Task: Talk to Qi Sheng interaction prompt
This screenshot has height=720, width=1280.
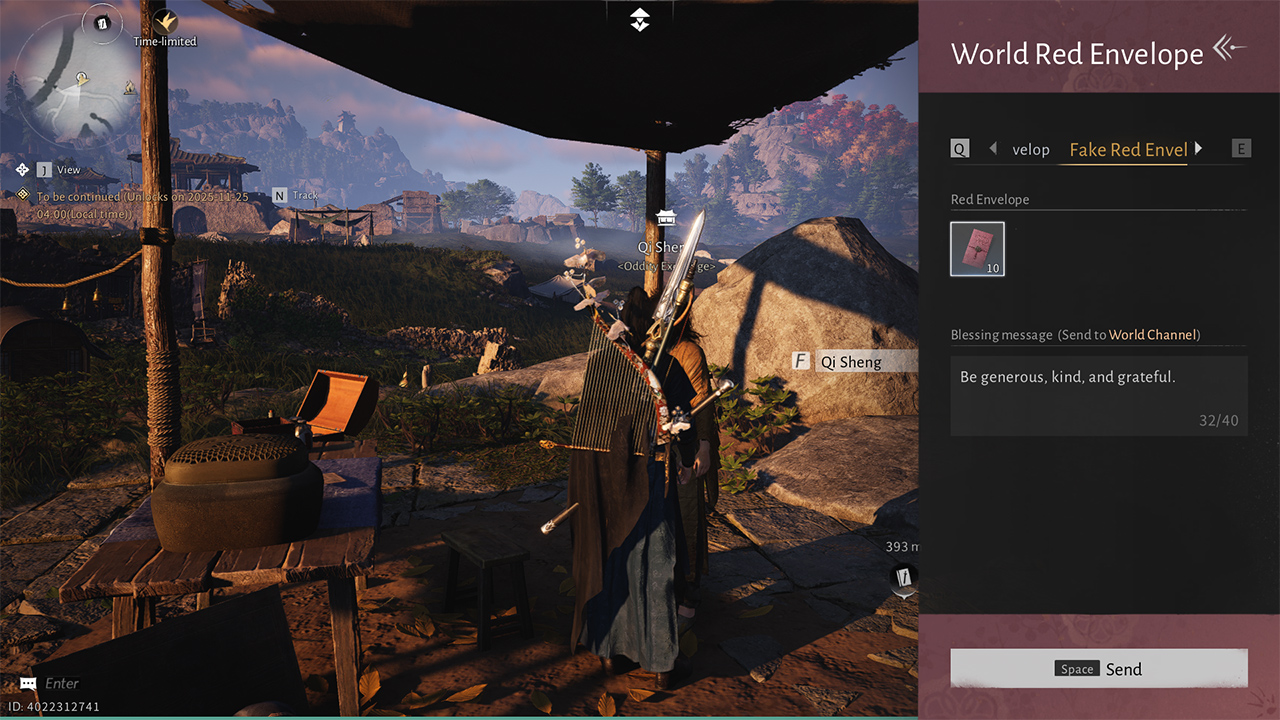Action: tap(851, 362)
